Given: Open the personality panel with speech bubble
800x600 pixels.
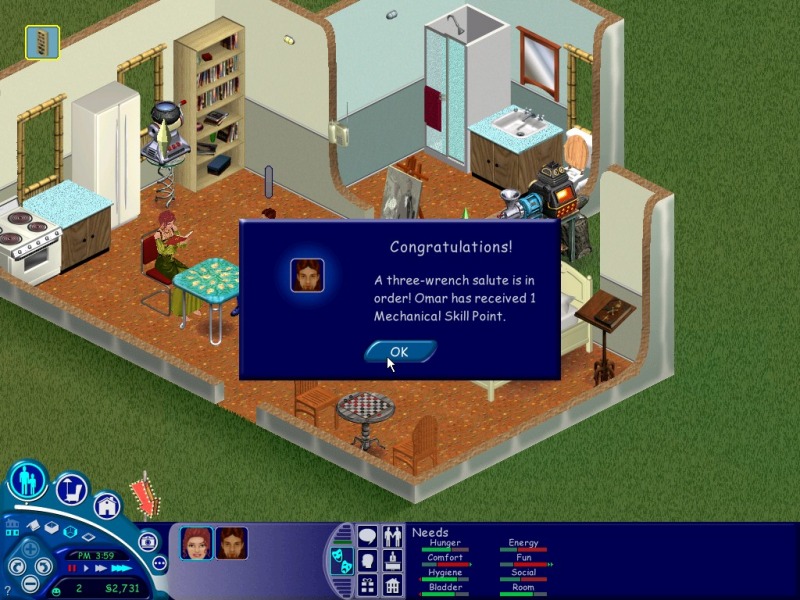Looking at the screenshot, I should [367, 537].
